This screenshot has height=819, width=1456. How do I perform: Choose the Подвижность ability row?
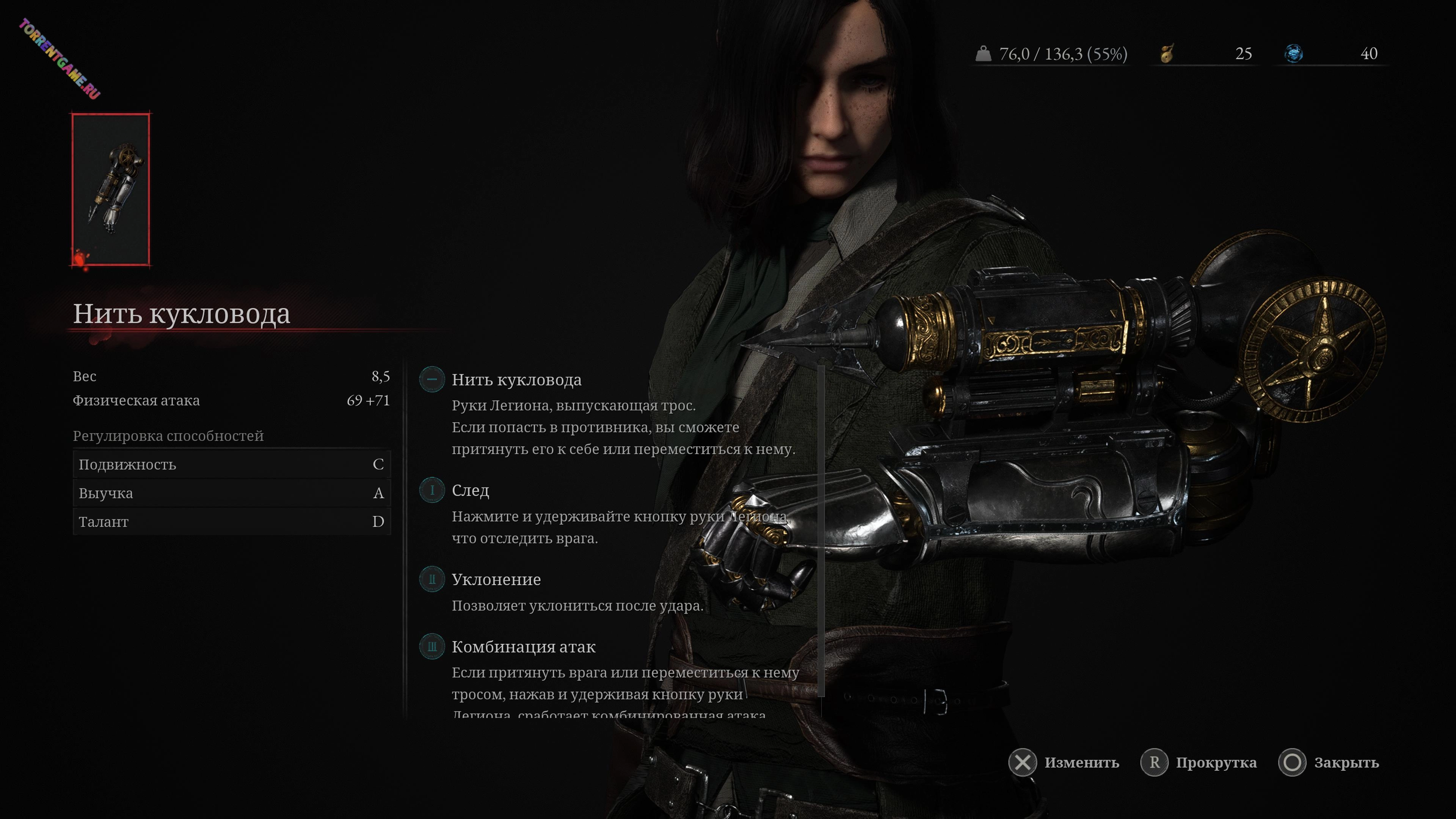(x=231, y=464)
